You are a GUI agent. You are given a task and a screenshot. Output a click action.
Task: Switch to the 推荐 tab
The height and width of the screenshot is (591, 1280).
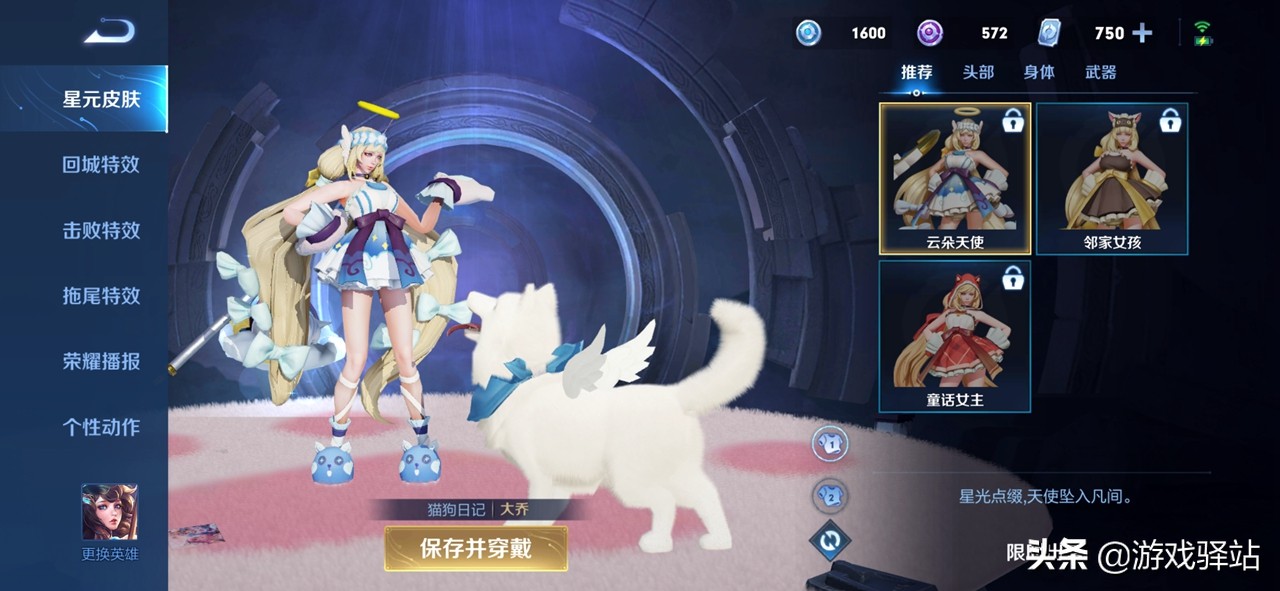pos(916,72)
